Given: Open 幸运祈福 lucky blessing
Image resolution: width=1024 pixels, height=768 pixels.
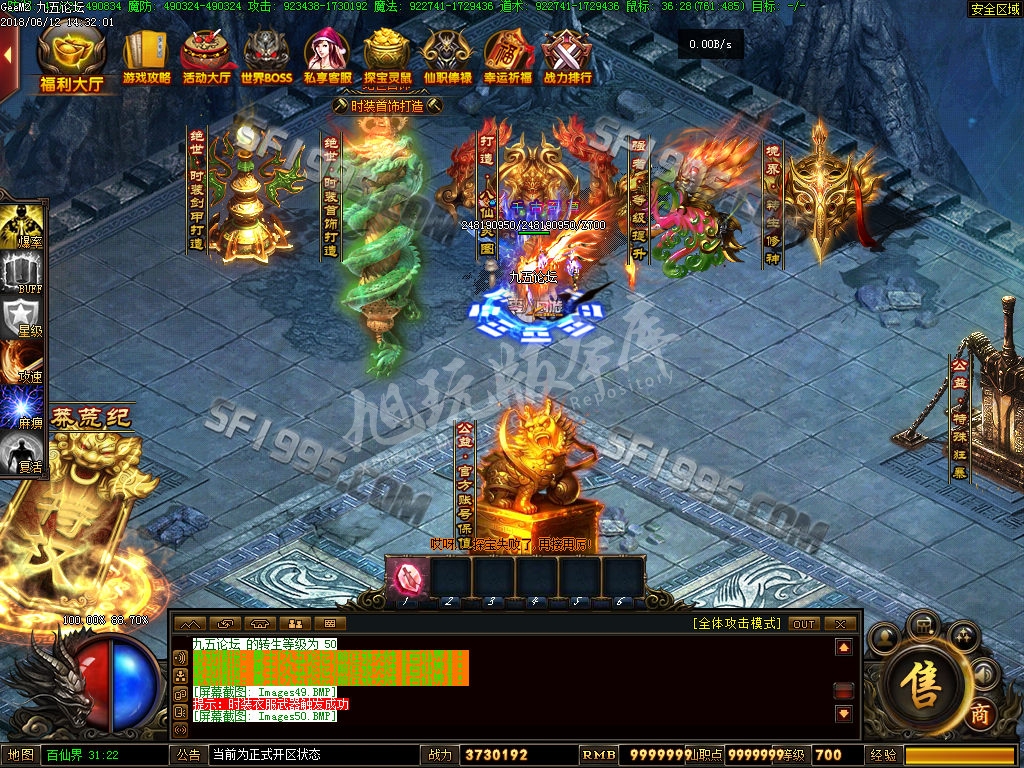Looking at the screenshot, I should [x=507, y=58].
